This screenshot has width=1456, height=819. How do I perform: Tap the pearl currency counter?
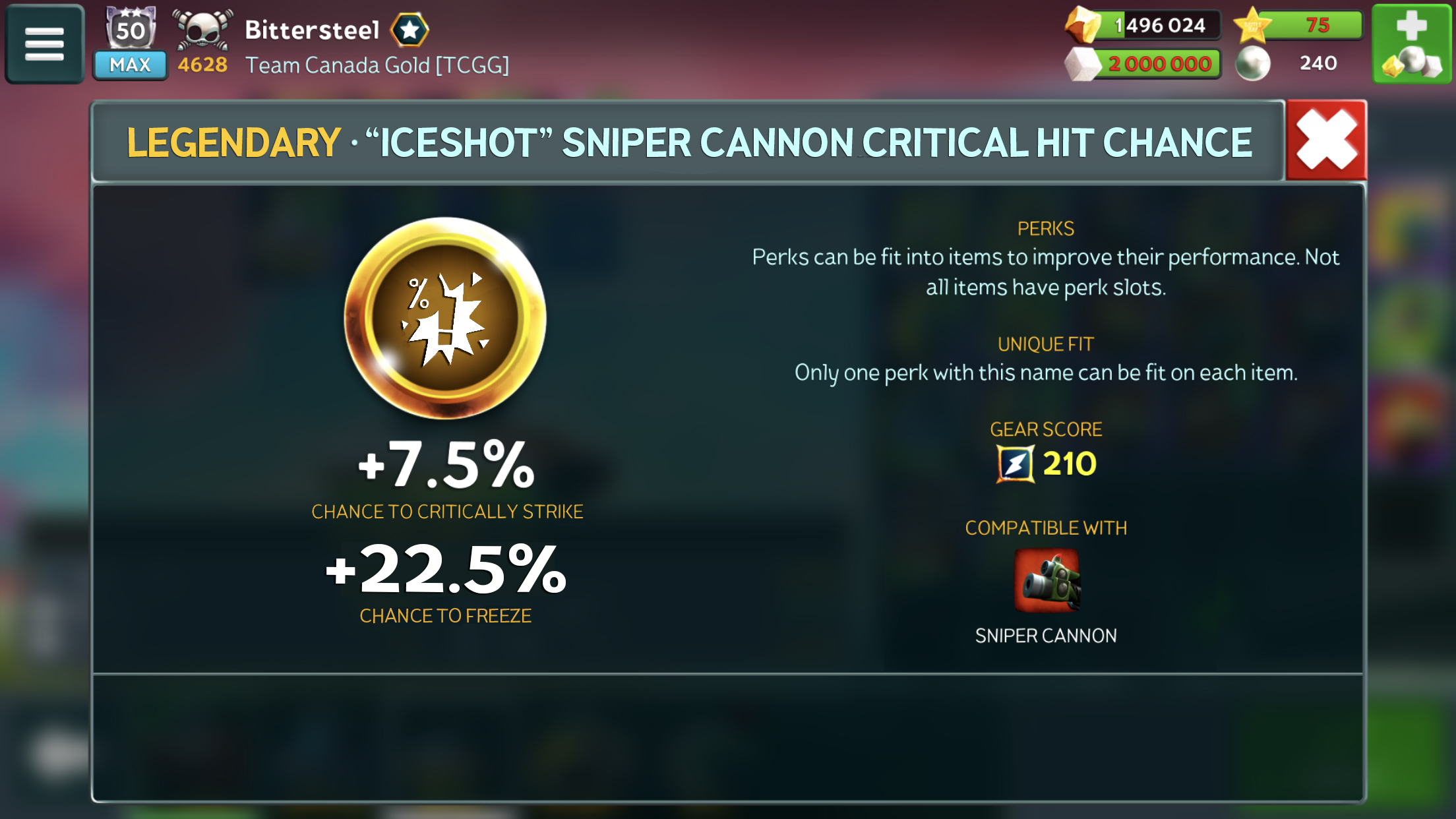(1289, 63)
